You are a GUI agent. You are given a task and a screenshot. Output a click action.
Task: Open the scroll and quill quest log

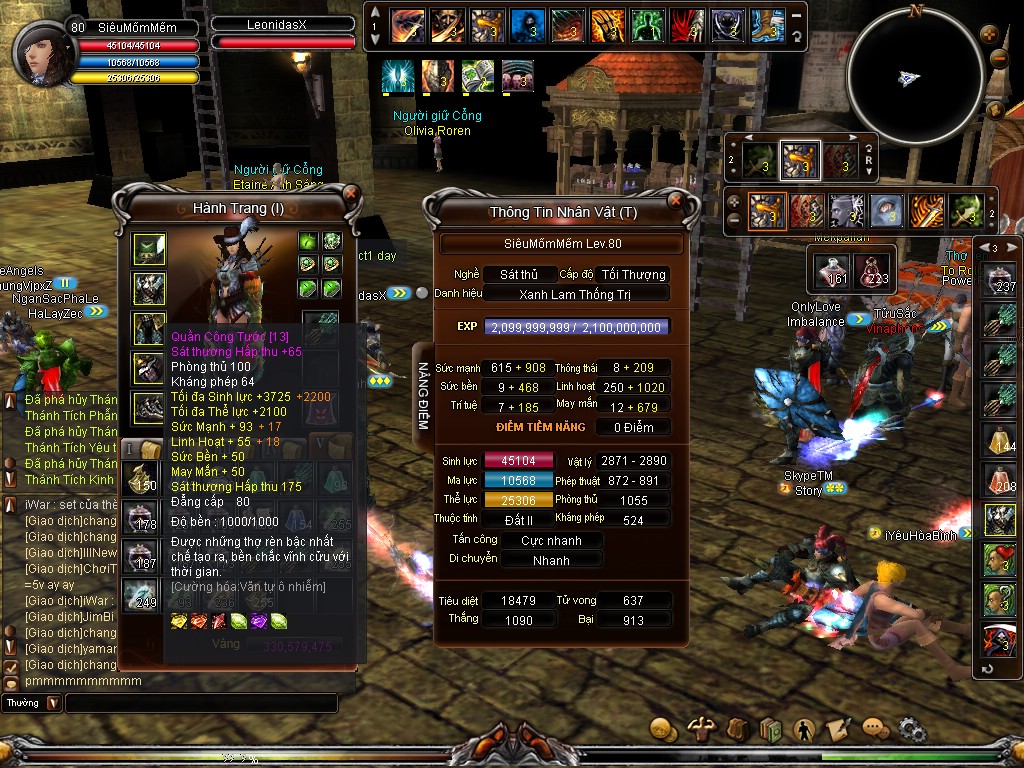pyautogui.click(x=838, y=729)
